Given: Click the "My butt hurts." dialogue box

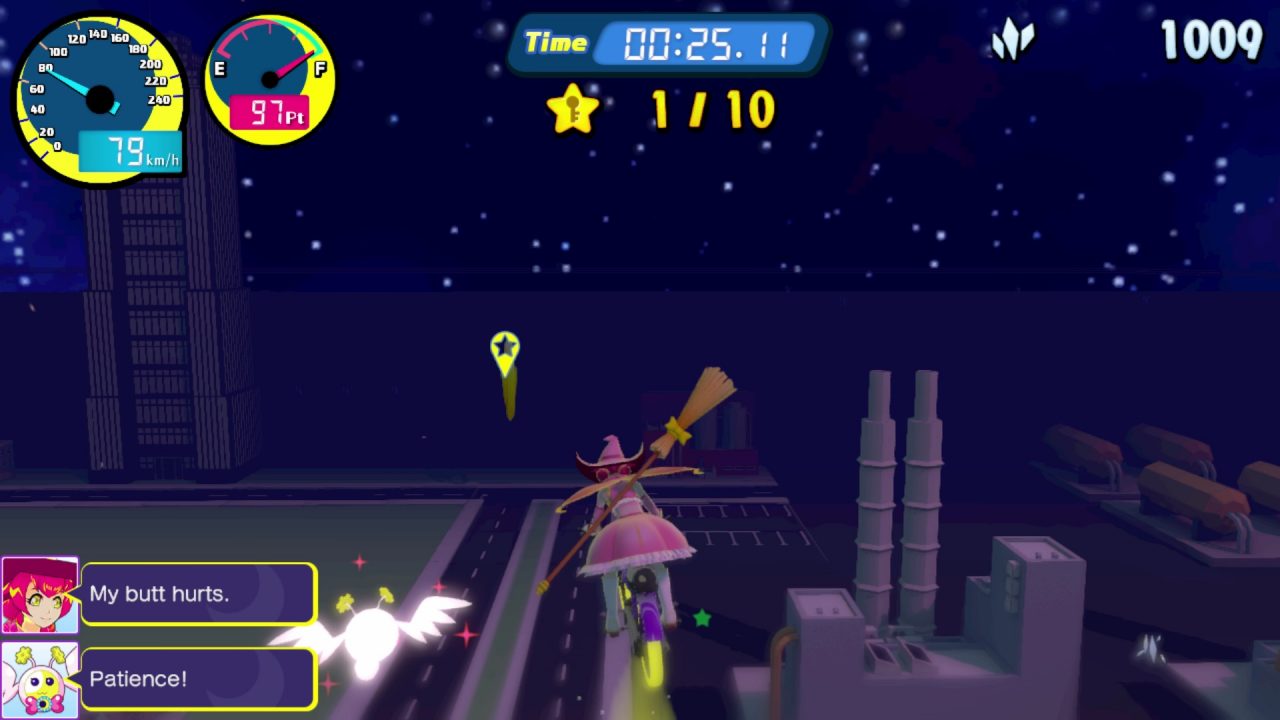Looking at the screenshot, I should click(199, 594).
